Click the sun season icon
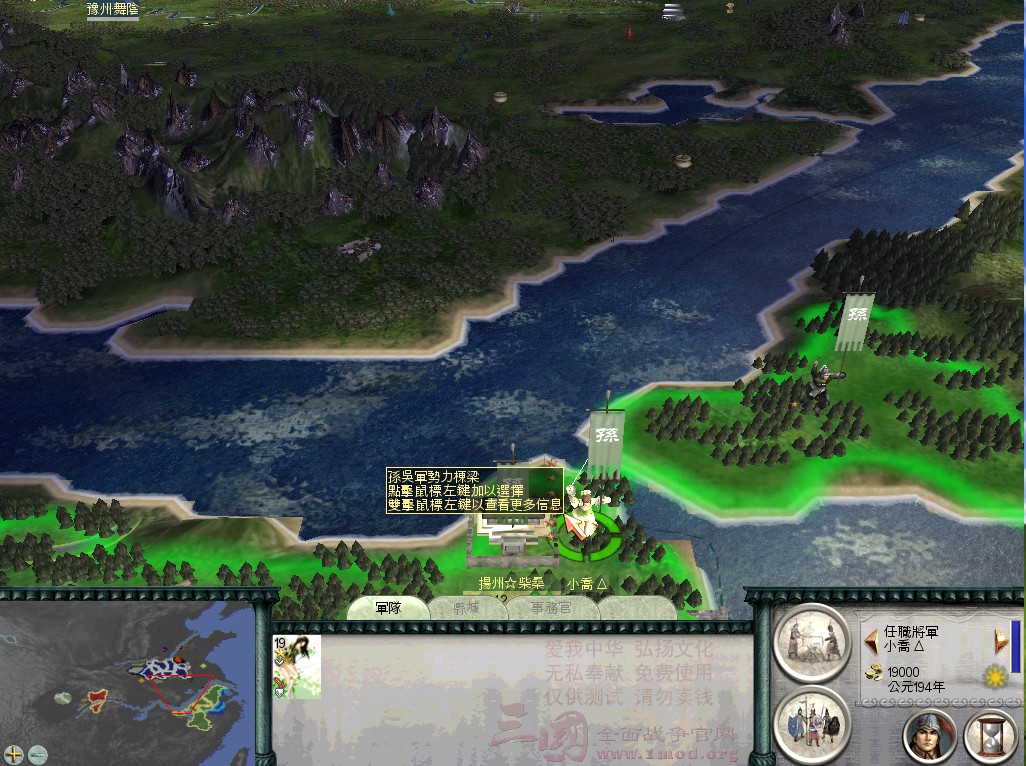This screenshot has width=1026, height=766. coord(994,675)
